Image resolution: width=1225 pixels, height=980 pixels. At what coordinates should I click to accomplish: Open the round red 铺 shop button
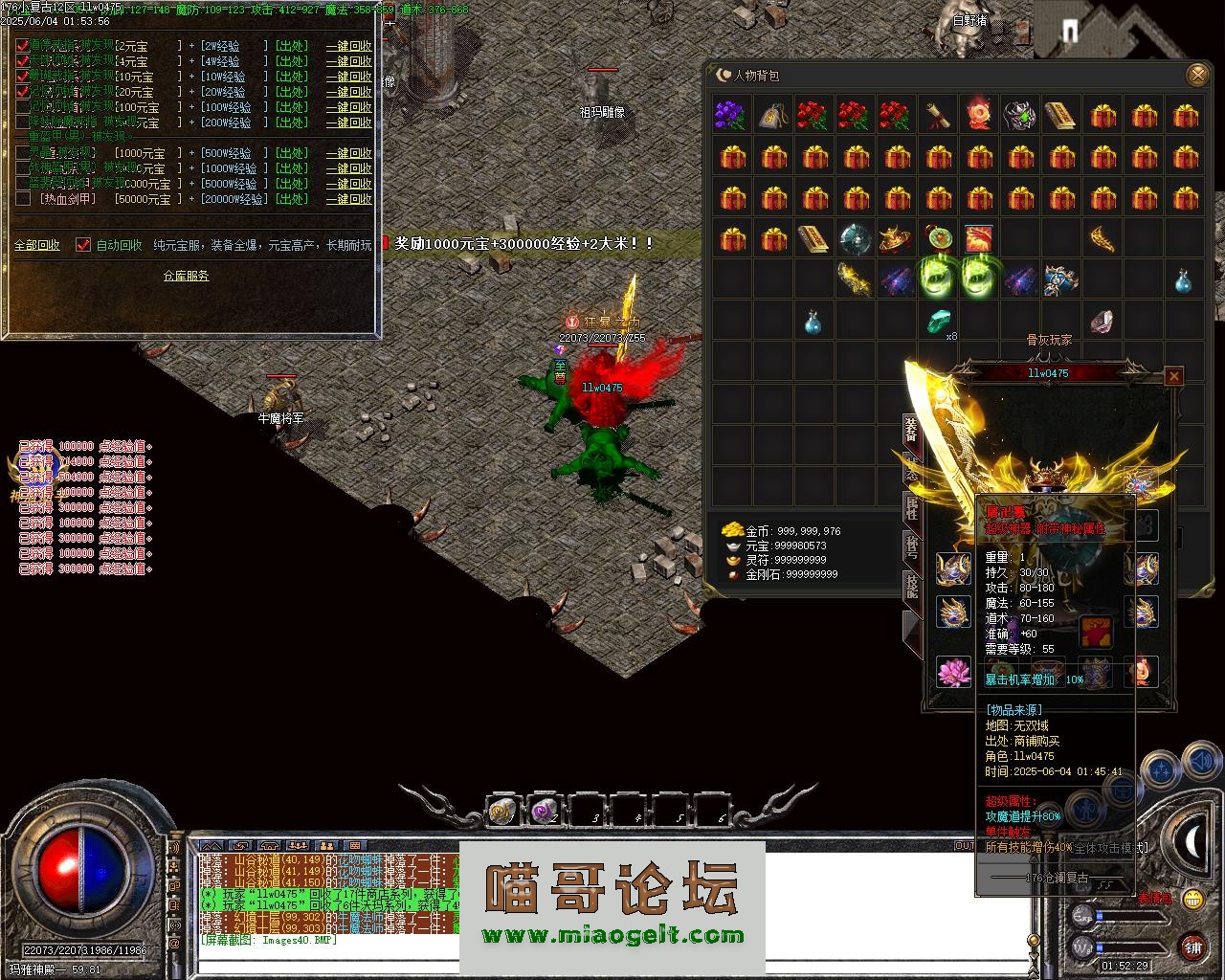pyautogui.click(x=1192, y=947)
